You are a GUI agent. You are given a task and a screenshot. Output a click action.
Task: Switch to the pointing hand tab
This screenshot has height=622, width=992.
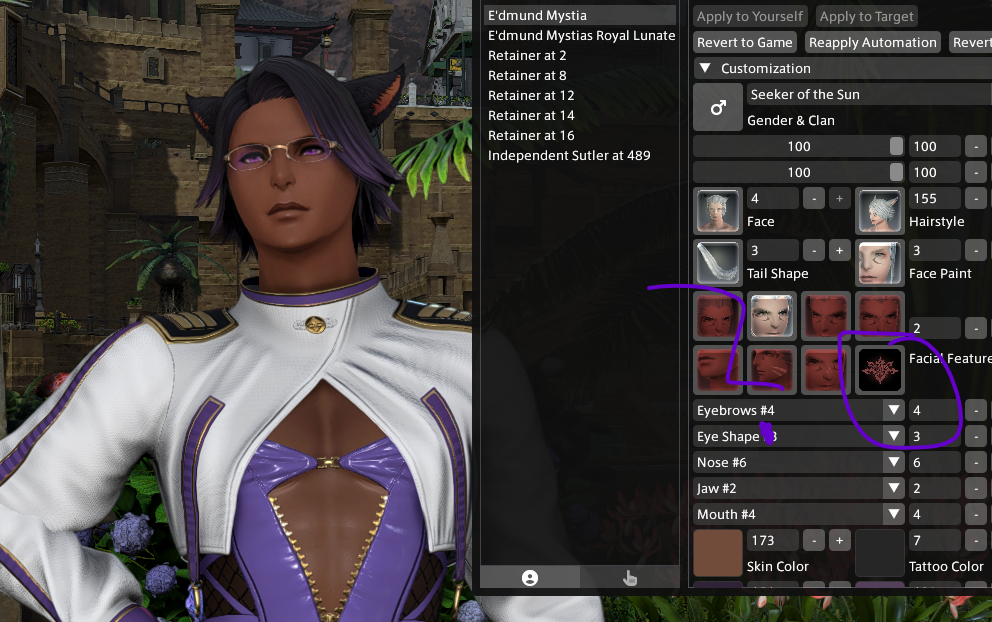point(629,577)
